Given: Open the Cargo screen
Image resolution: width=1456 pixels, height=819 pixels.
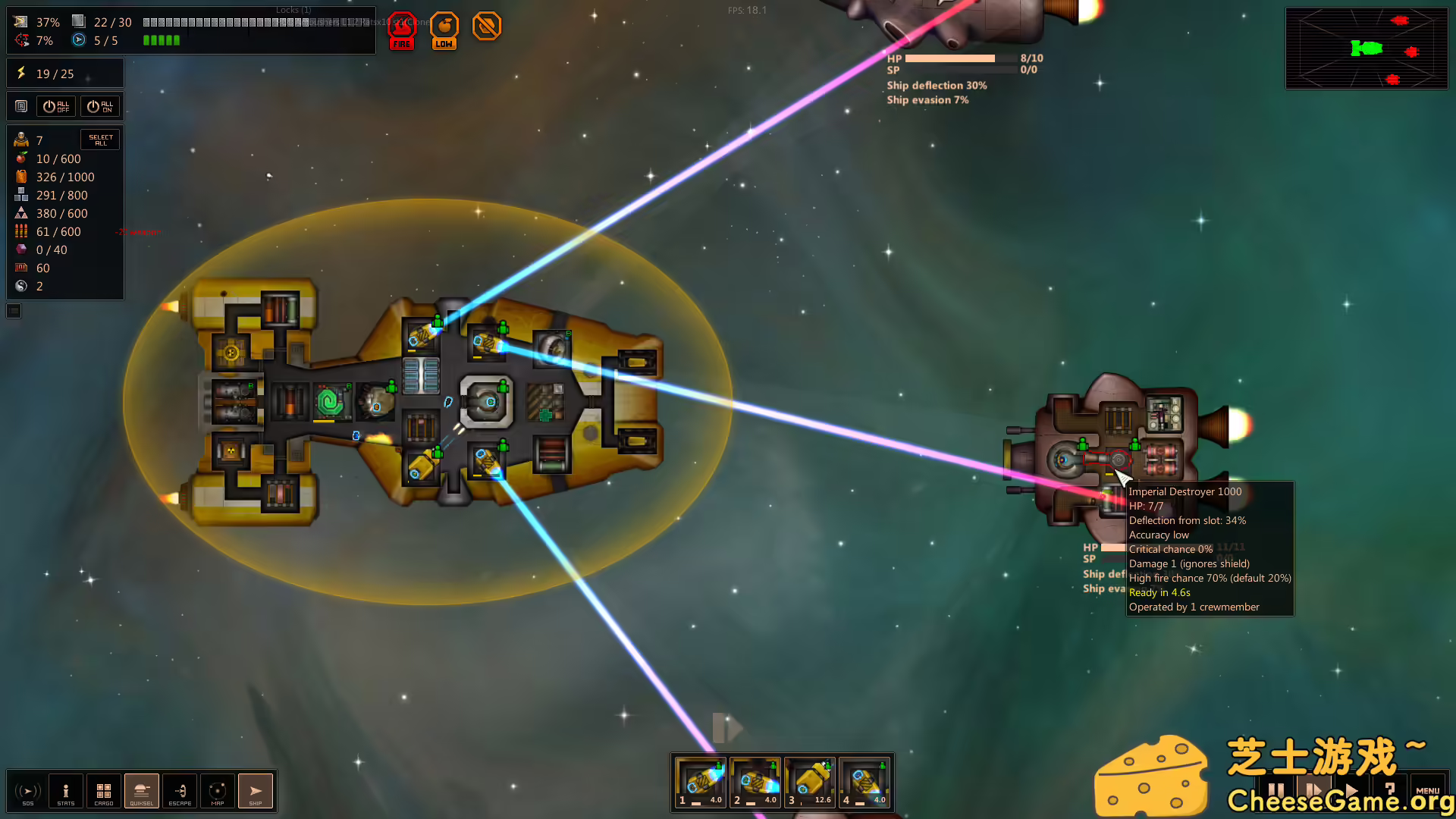Looking at the screenshot, I should (x=104, y=792).
